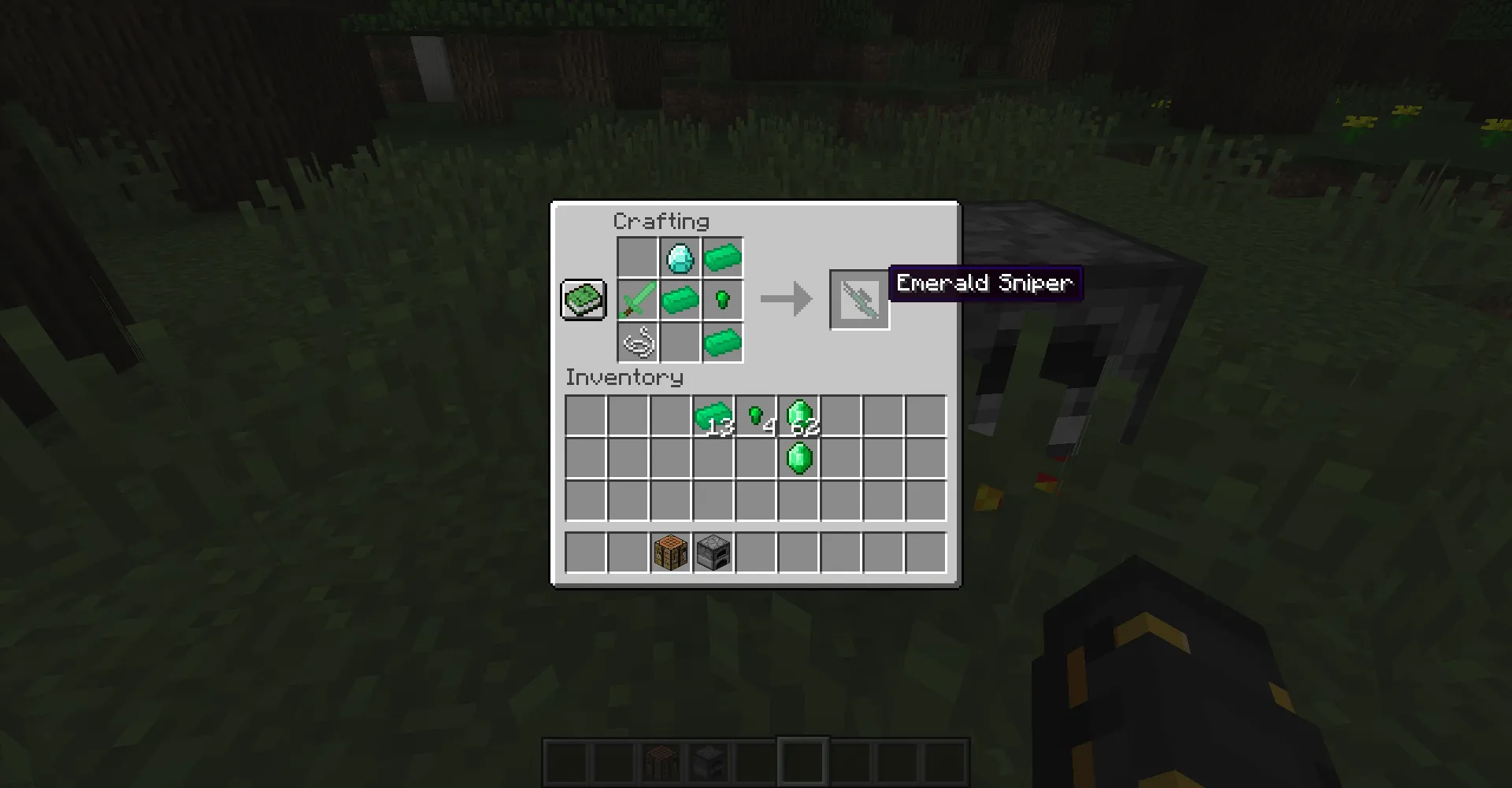Click the first empty inventory slot
The image size is (1512, 788).
[586, 413]
